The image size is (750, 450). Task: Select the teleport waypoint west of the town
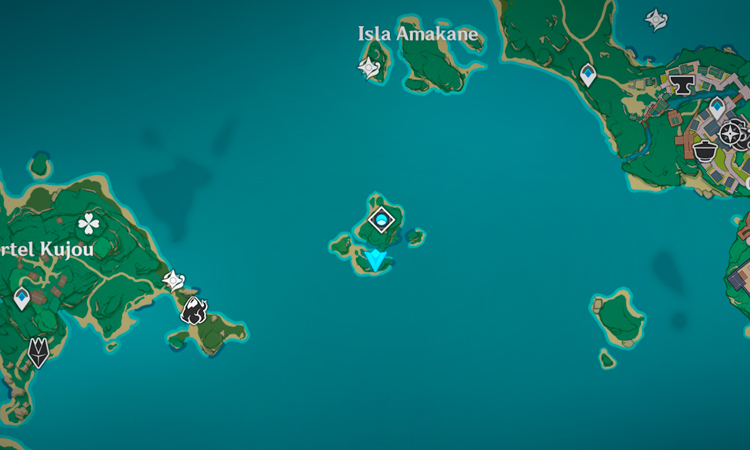coord(588,74)
